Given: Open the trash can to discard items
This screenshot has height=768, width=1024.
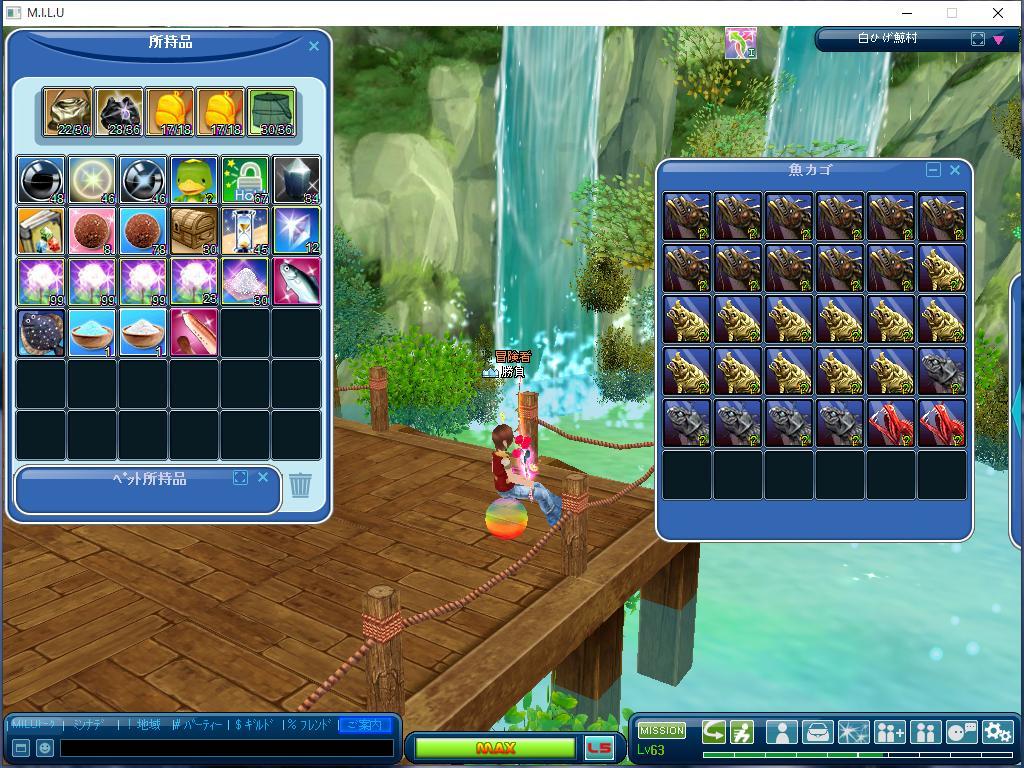Looking at the screenshot, I should pos(300,486).
